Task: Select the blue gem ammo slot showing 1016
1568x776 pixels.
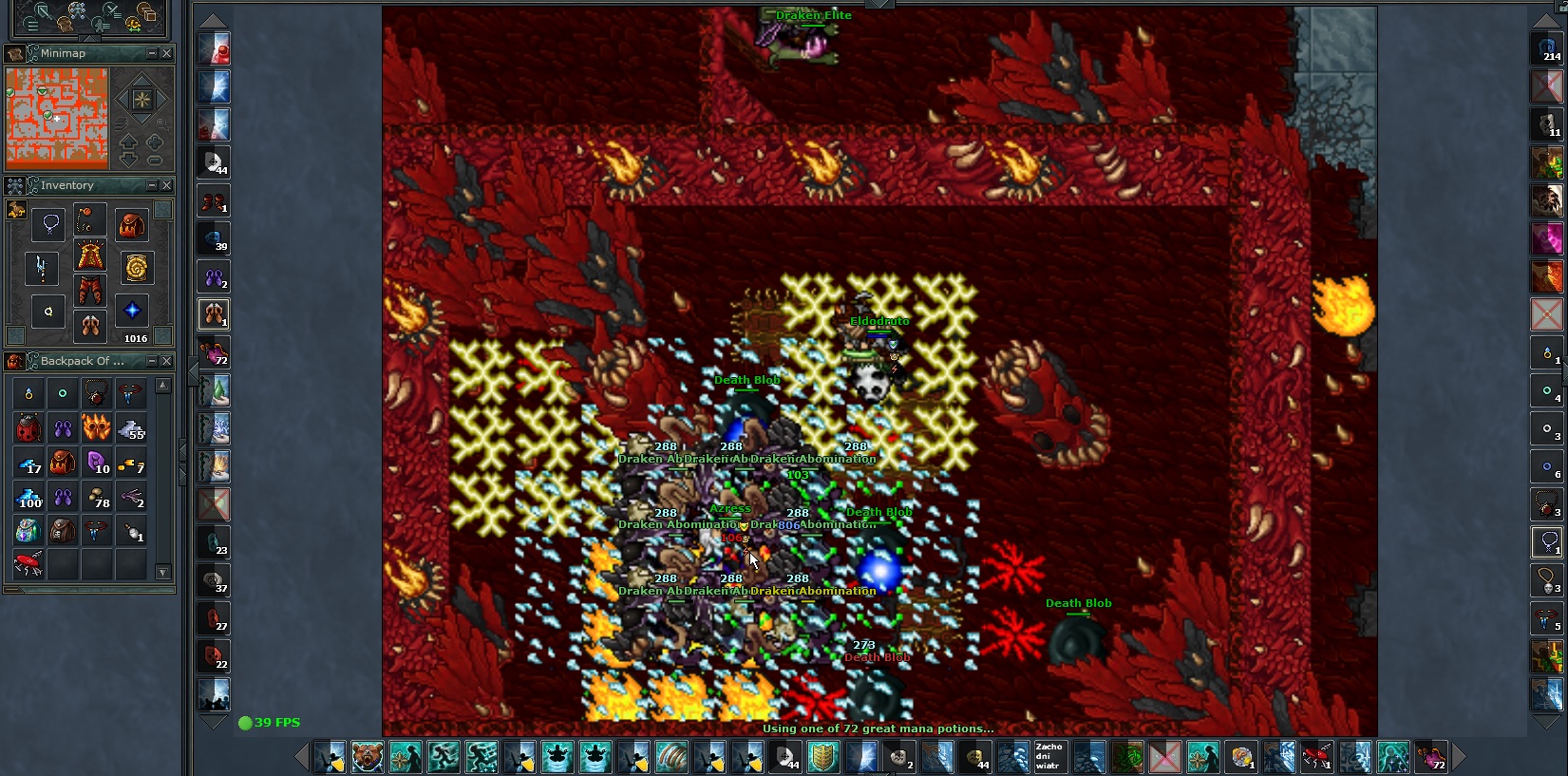Action: (132, 311)
